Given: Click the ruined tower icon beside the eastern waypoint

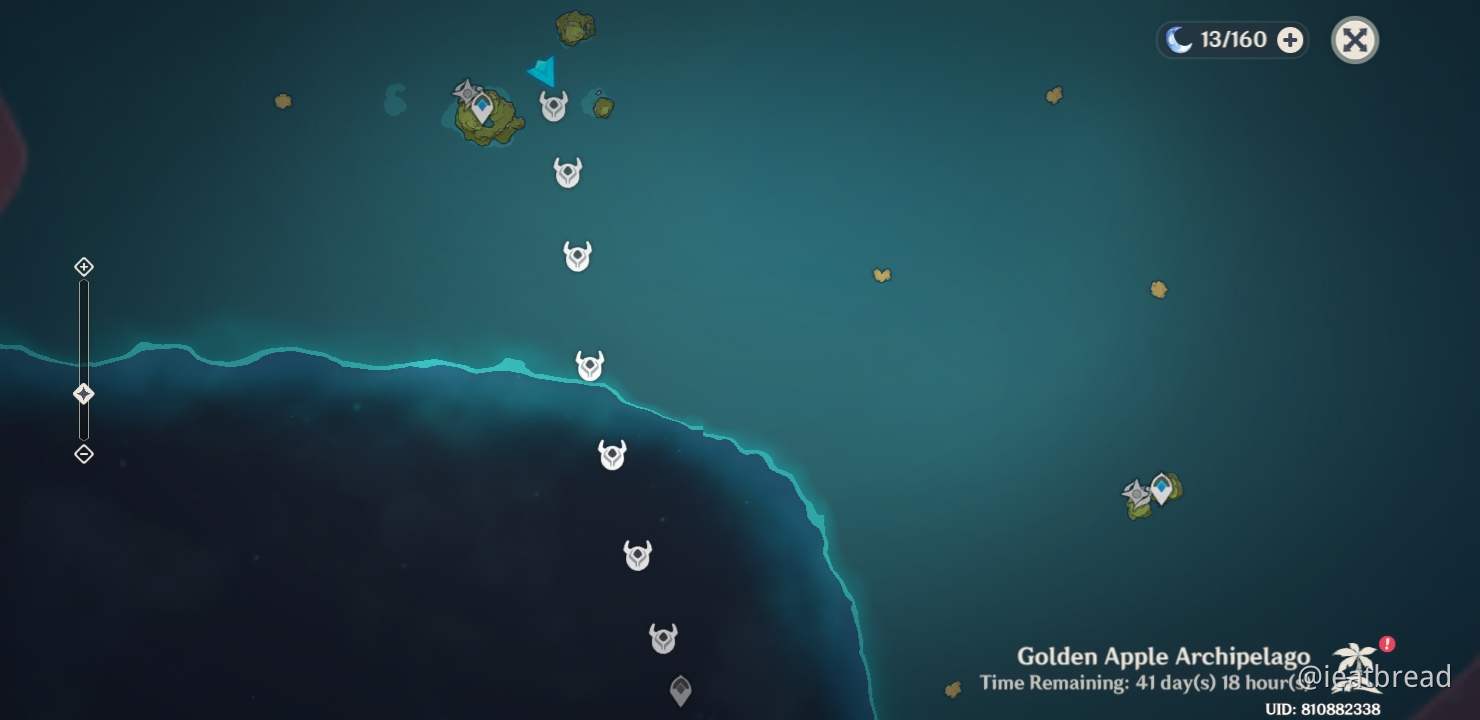Looking at the screenshot, I should 1134,491.
